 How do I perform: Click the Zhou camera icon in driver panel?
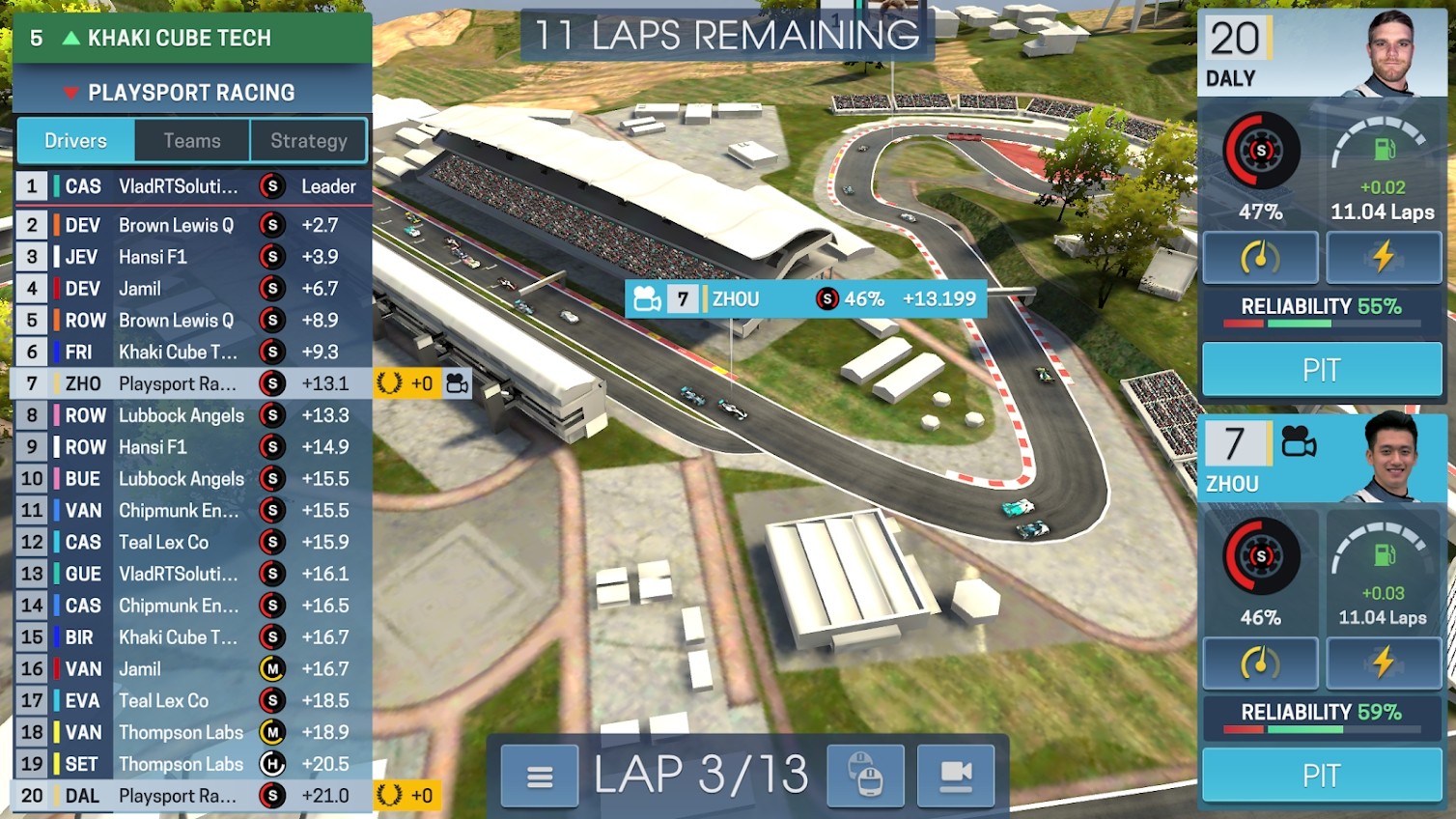click(1299, 443)
